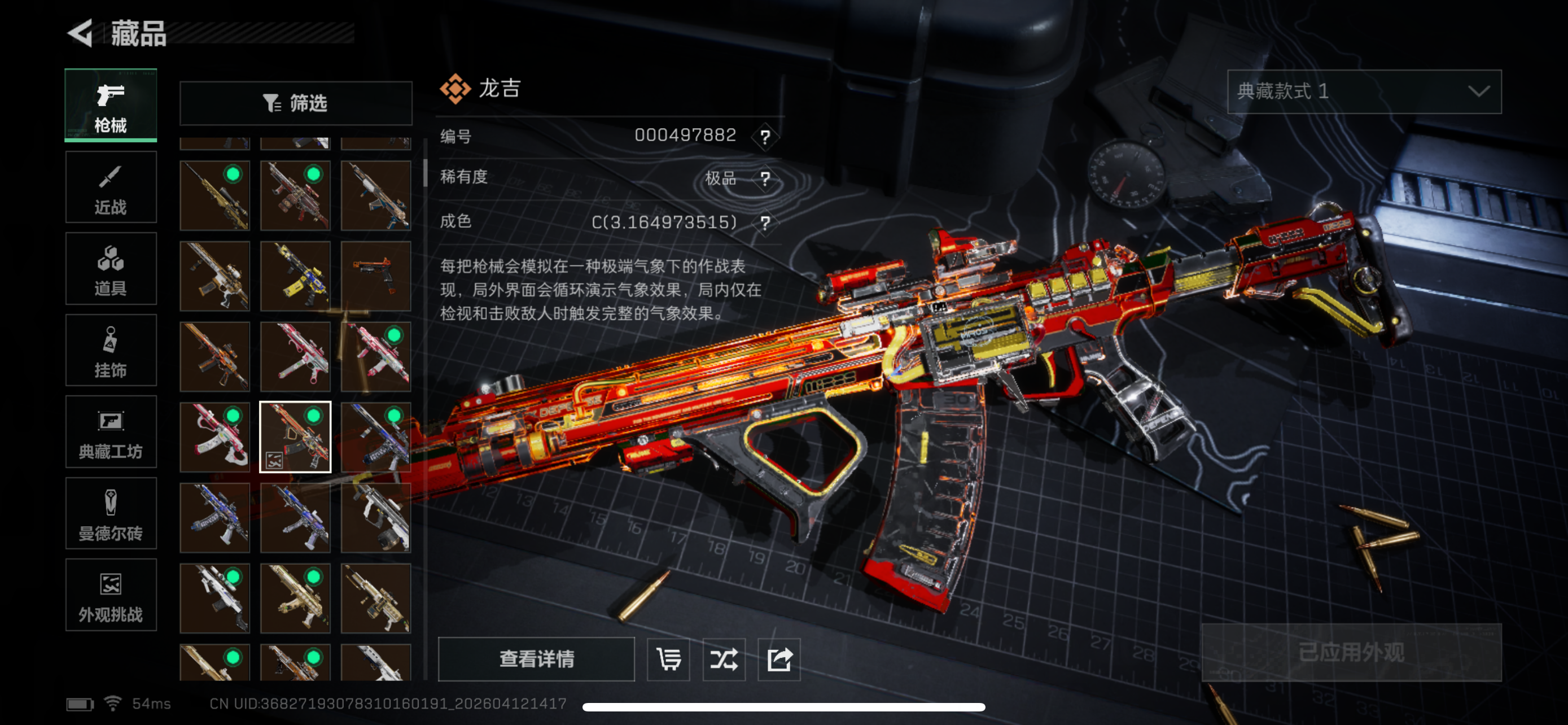Show help for 成色 wear value
The width and height of the screenshot is (1568, 725).
[x=765, y=224]
